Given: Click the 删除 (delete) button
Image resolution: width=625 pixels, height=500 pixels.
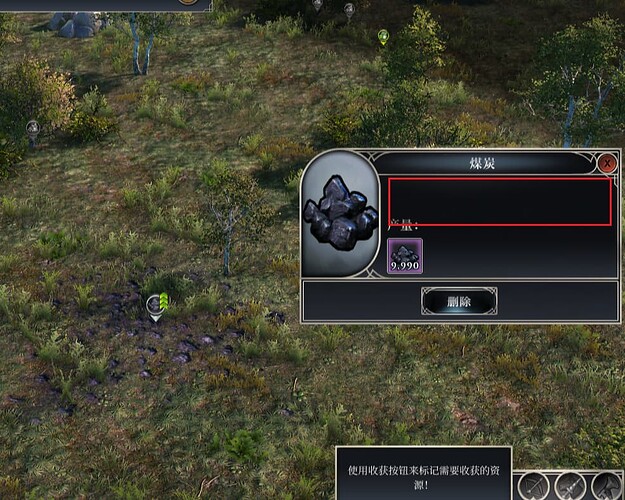Looking at the screenshot, I should click(459, 300).
